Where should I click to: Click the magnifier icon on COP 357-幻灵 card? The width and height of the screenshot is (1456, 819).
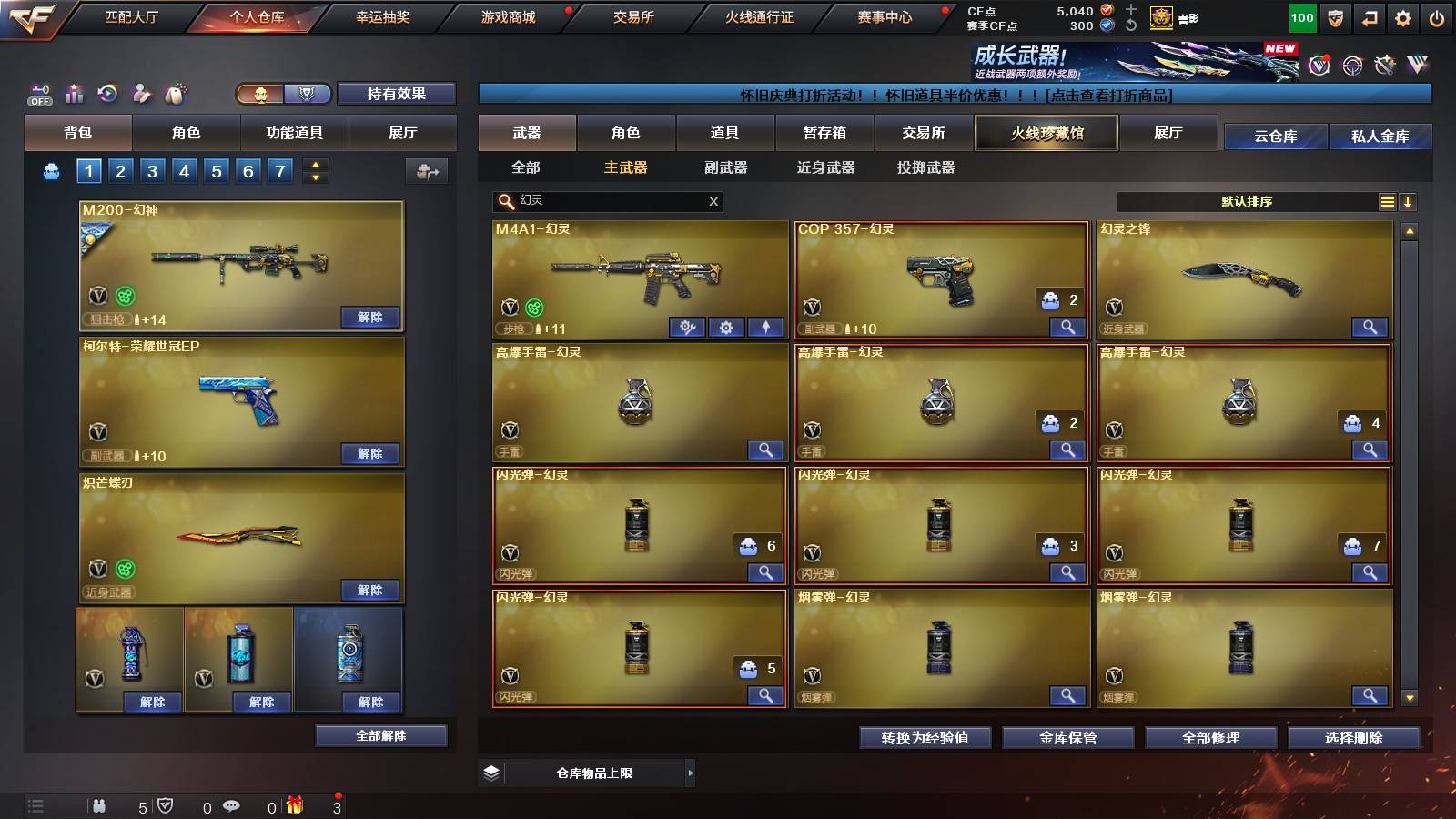[1067, 327]
